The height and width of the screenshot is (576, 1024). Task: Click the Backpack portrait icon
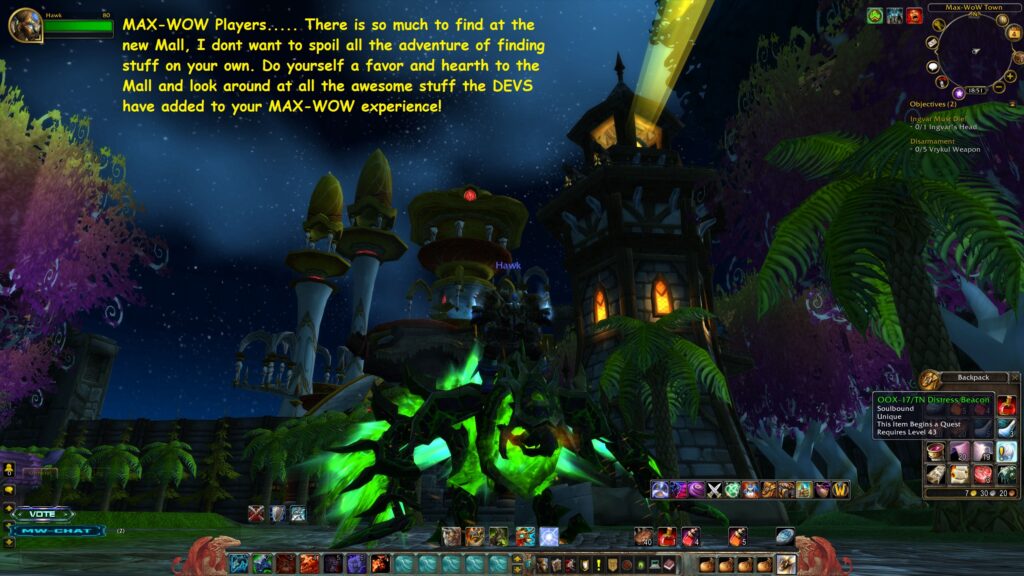(929, 379)
